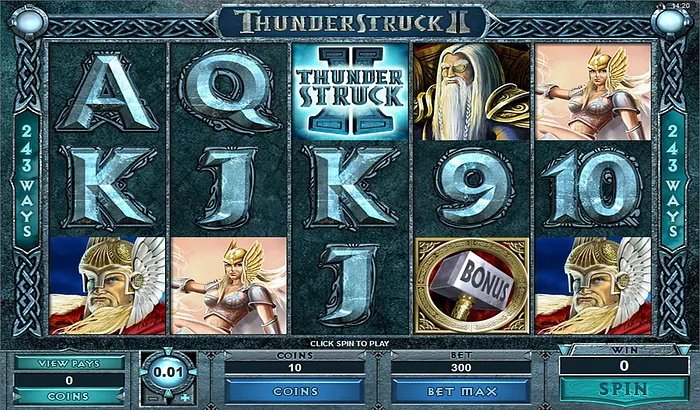
Task: Open the View Pays paytable
Action: 68,362
